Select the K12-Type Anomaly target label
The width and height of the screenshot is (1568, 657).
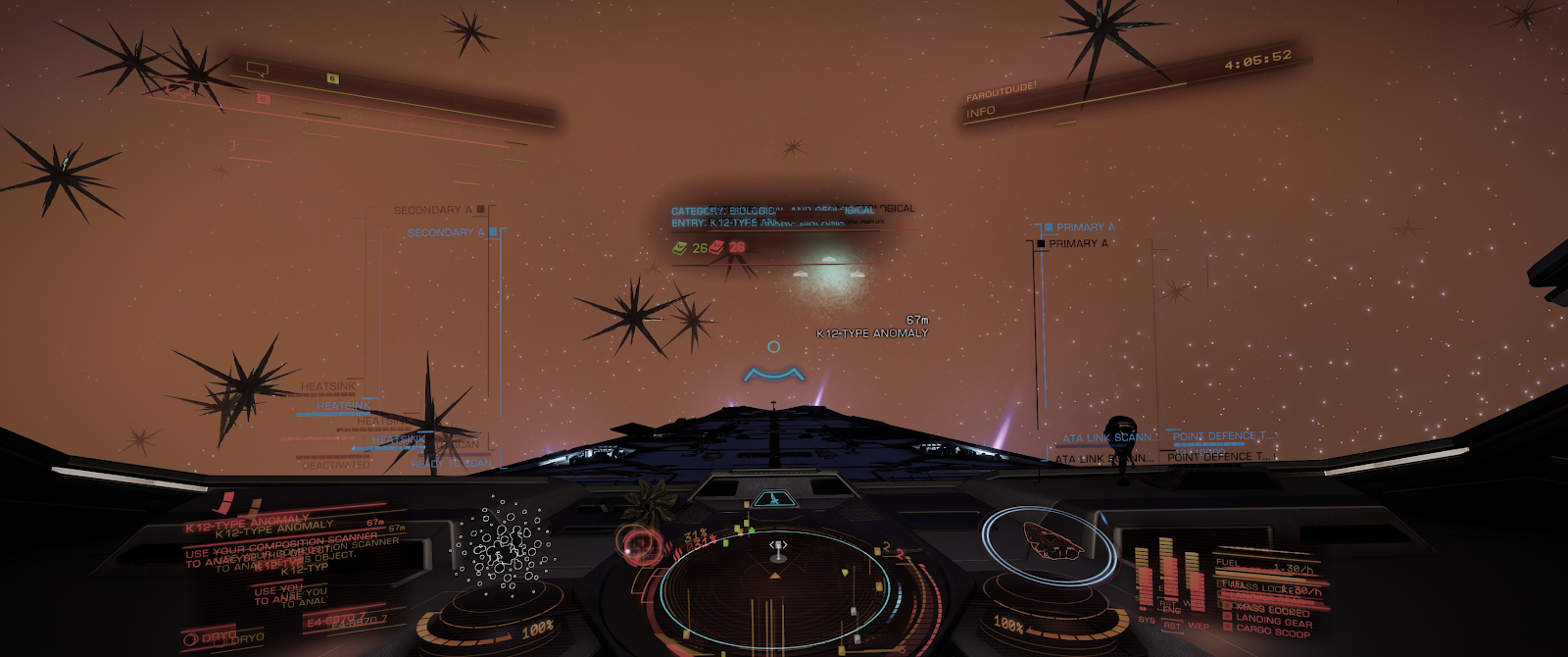click(x=872, y=333)
